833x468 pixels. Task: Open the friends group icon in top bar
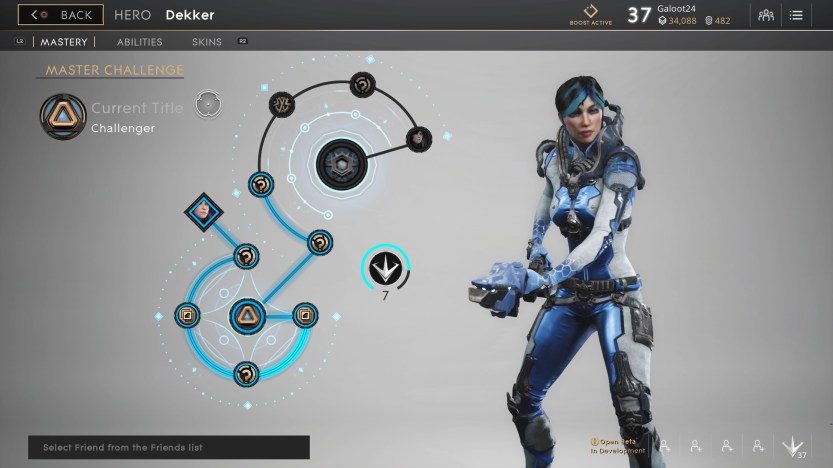[x=766, y=15]
